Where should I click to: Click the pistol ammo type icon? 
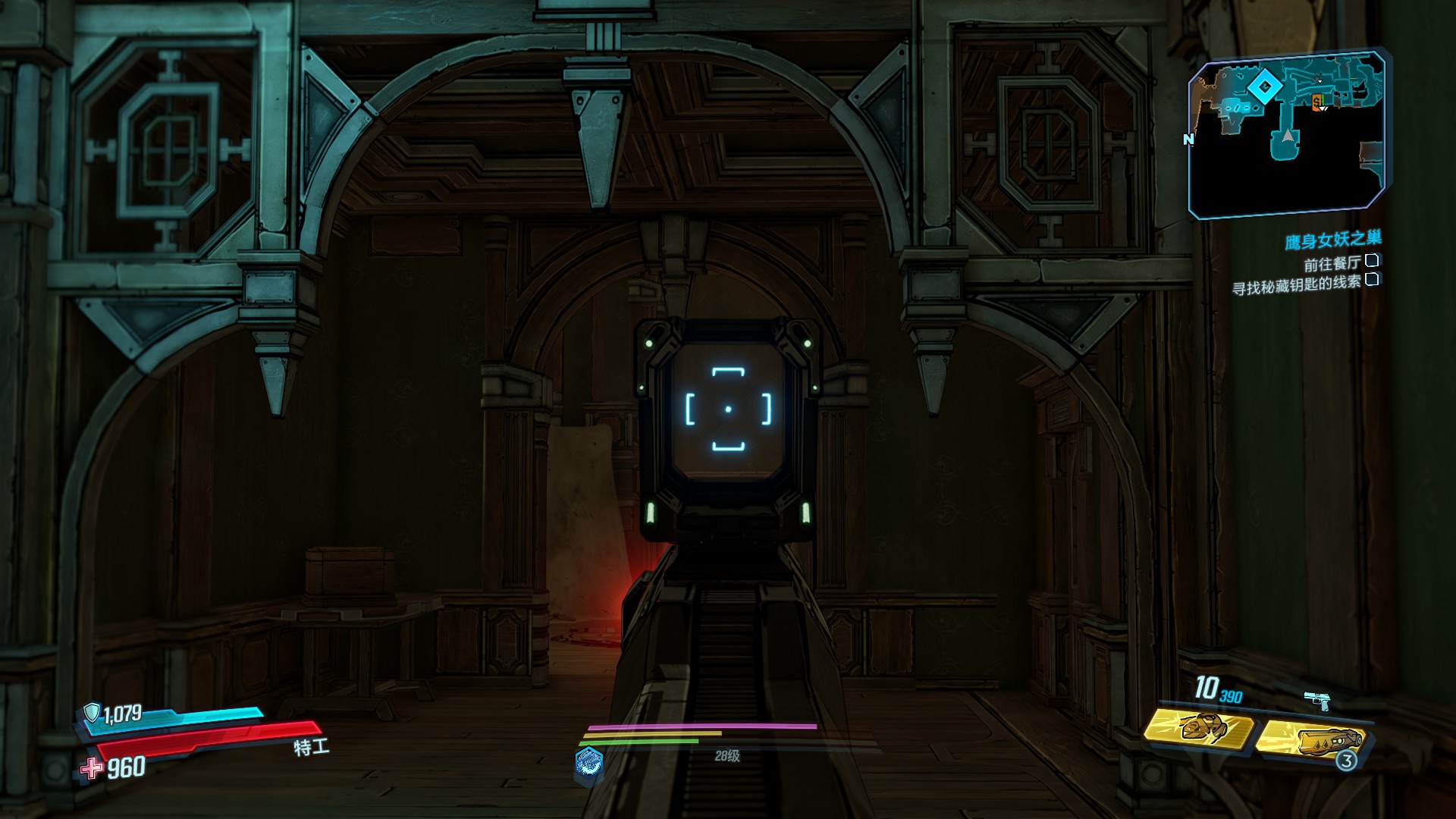[1317, 701]
